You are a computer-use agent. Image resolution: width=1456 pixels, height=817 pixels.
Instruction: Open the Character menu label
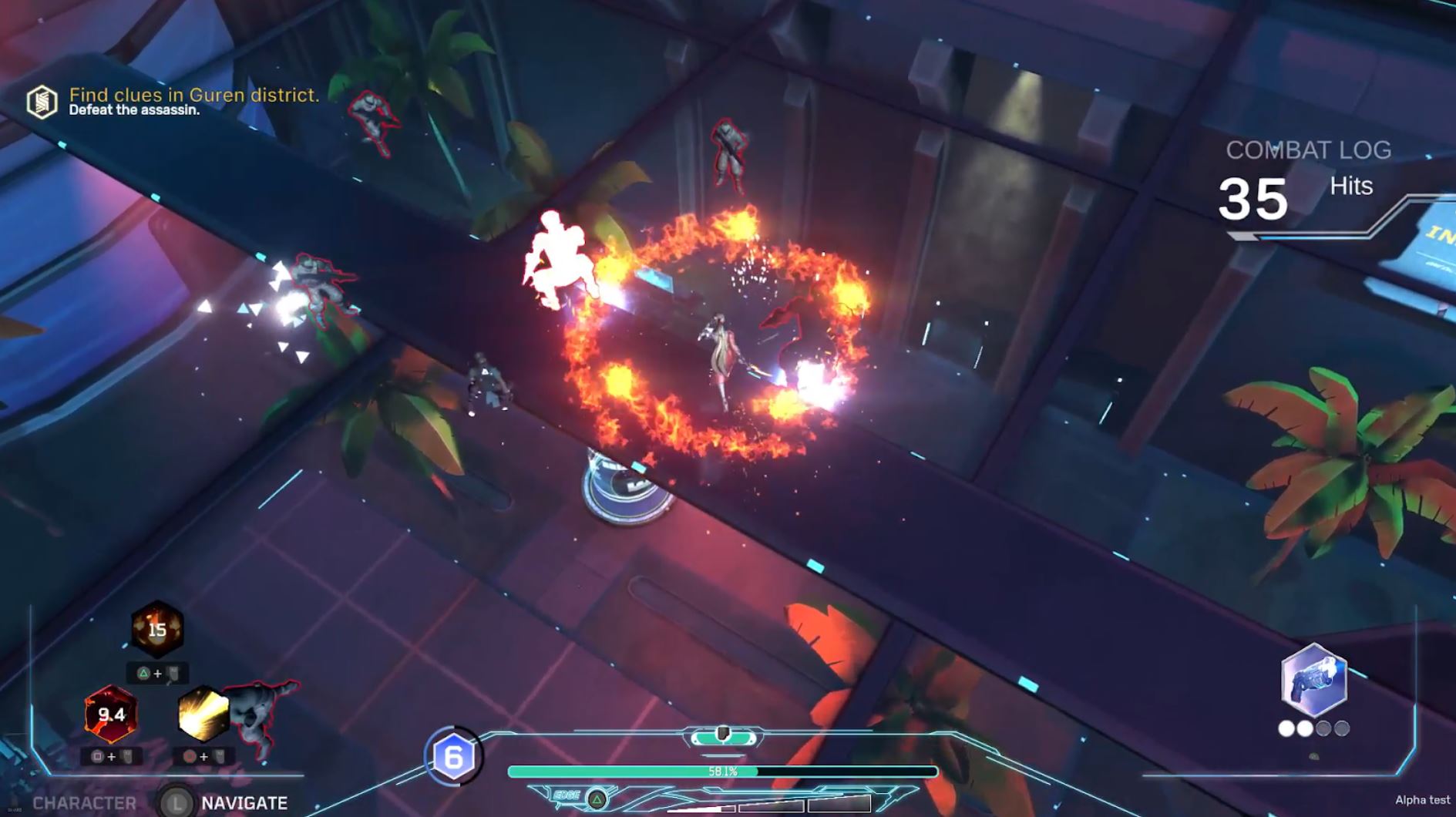pos(84,803)
